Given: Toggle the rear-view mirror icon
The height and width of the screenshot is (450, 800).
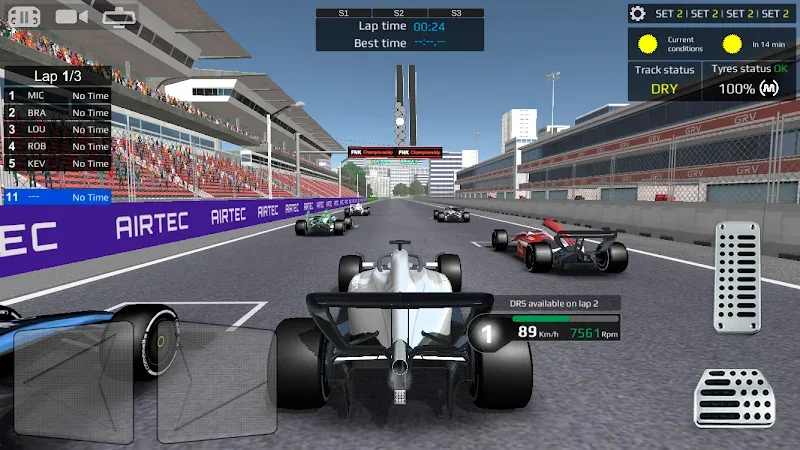Looking at the screenshot, I should (119, 16).
